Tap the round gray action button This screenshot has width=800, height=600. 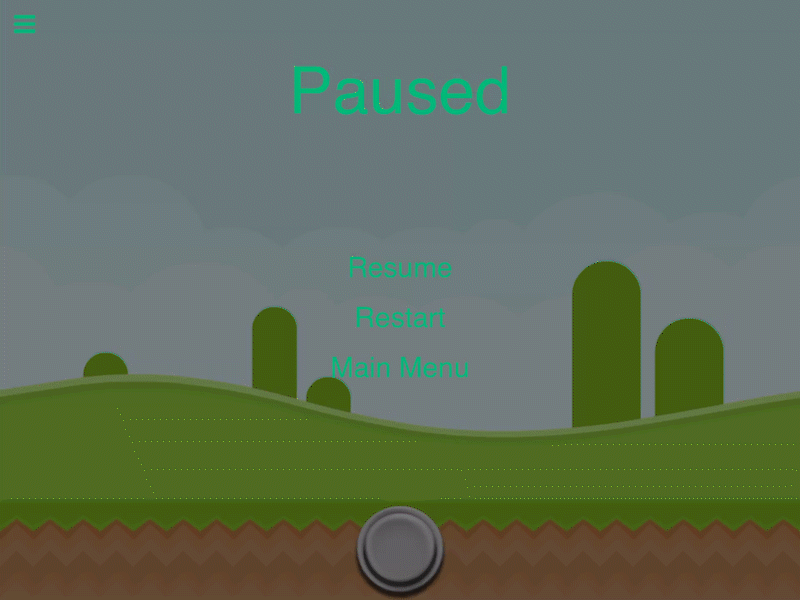pos(400,548)
